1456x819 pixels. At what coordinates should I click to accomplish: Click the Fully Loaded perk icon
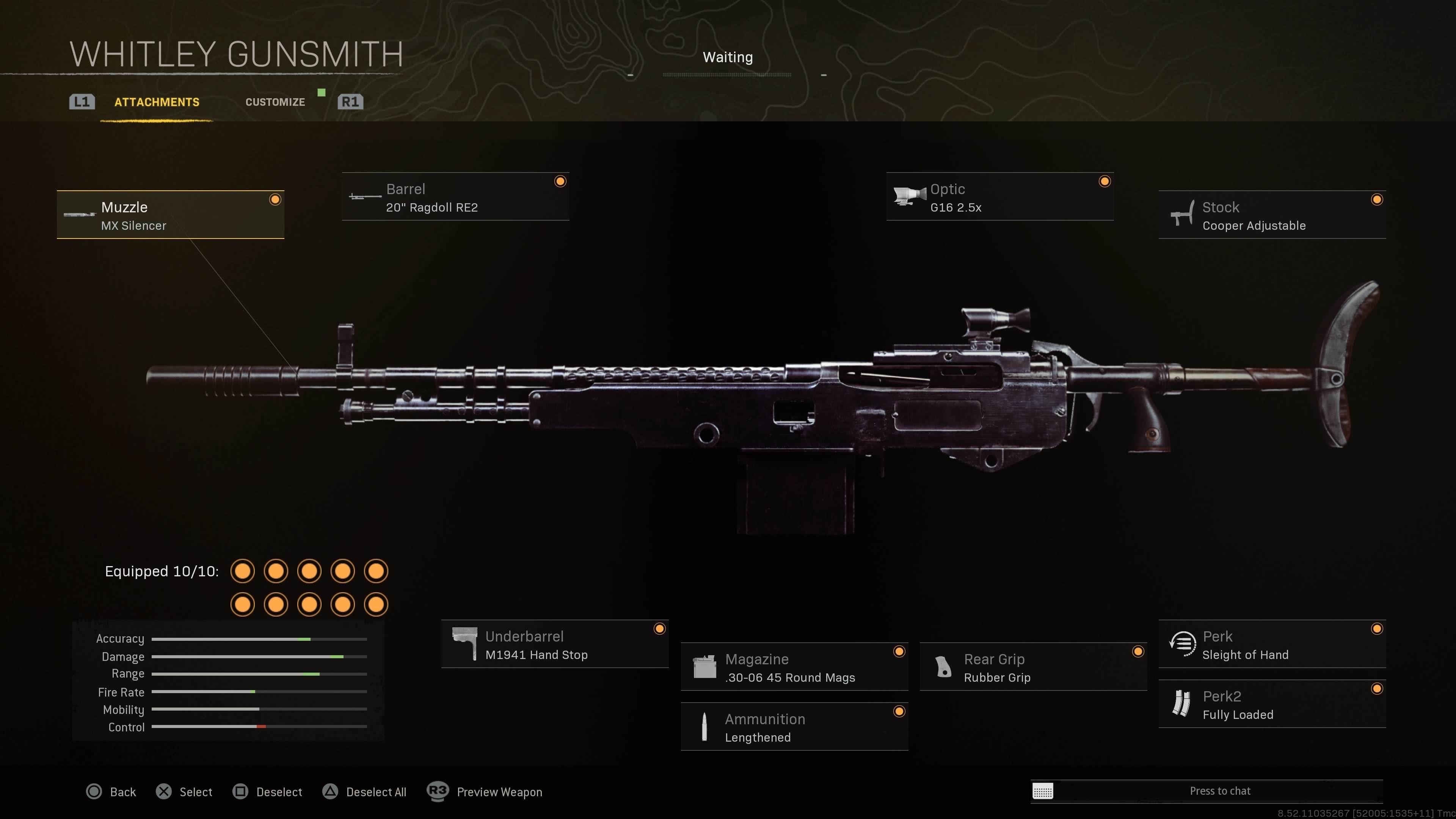1182,704
